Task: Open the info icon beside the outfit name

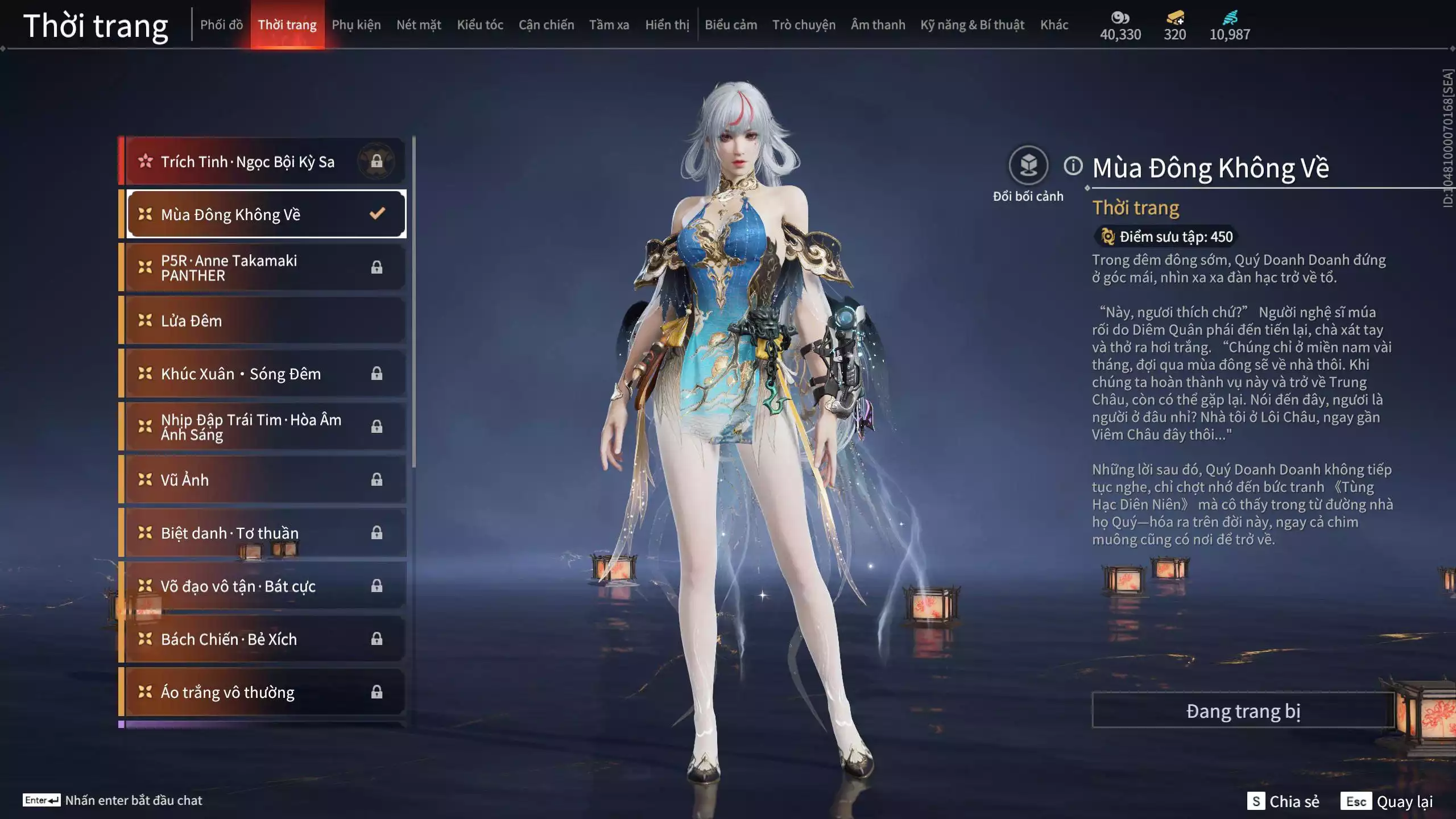Action: [1073, 166]
